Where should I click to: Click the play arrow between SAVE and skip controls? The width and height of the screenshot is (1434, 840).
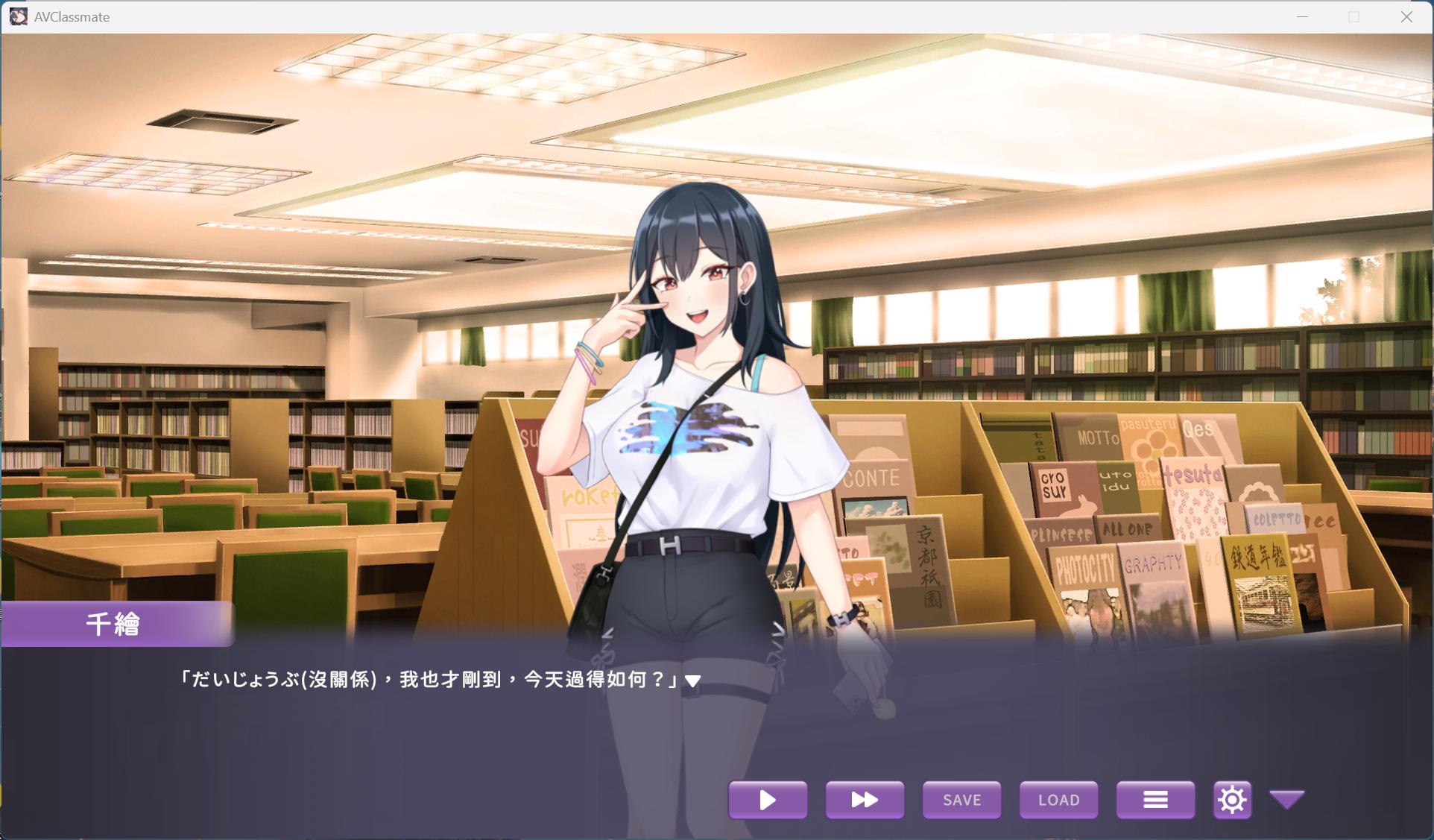tap(767, 800)
